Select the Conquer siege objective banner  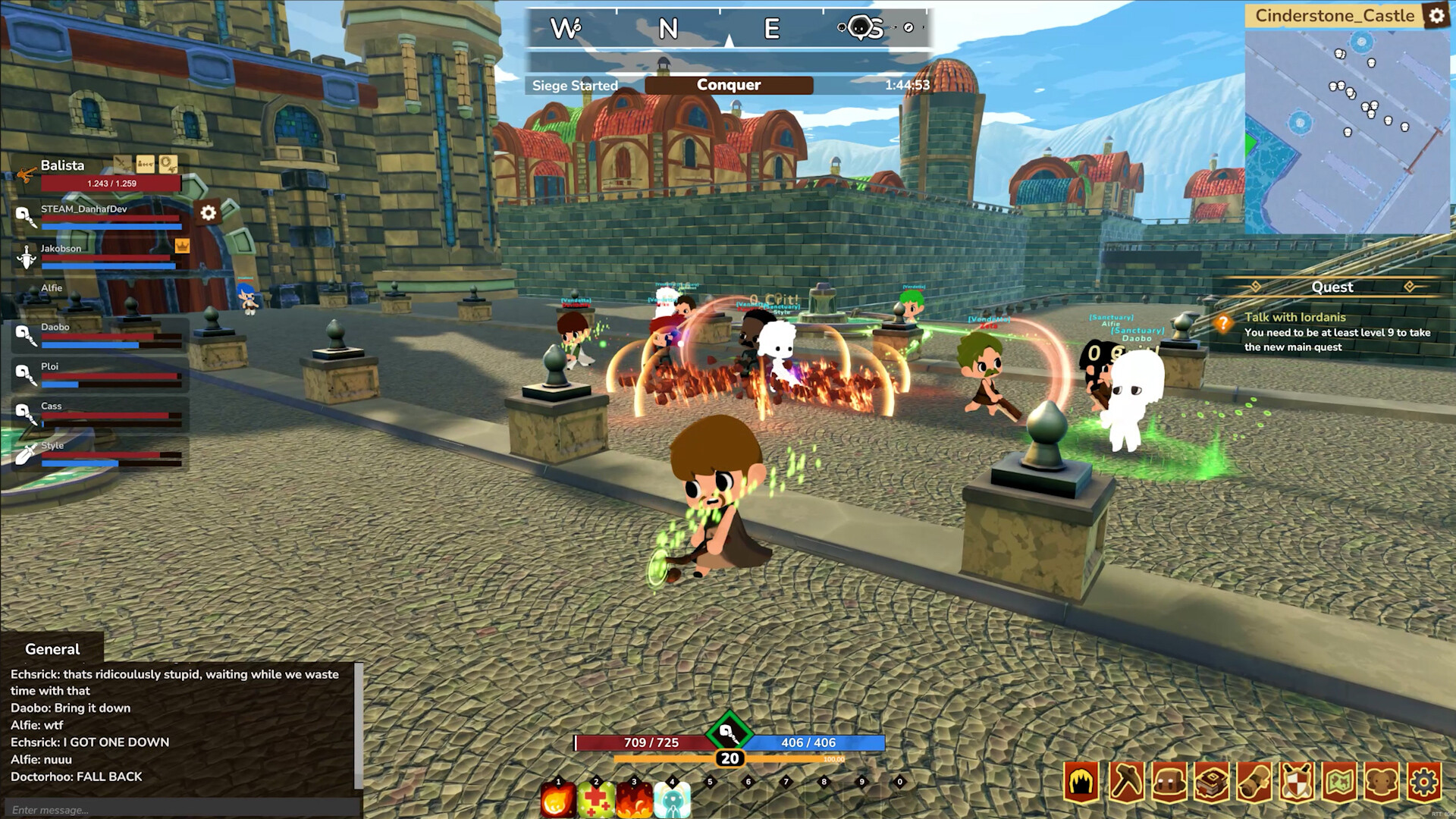pos(729,85)
